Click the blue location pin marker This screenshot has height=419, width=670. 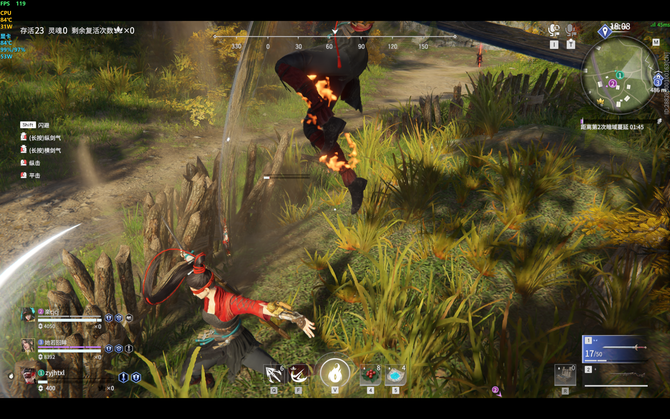tap(605, 32)
